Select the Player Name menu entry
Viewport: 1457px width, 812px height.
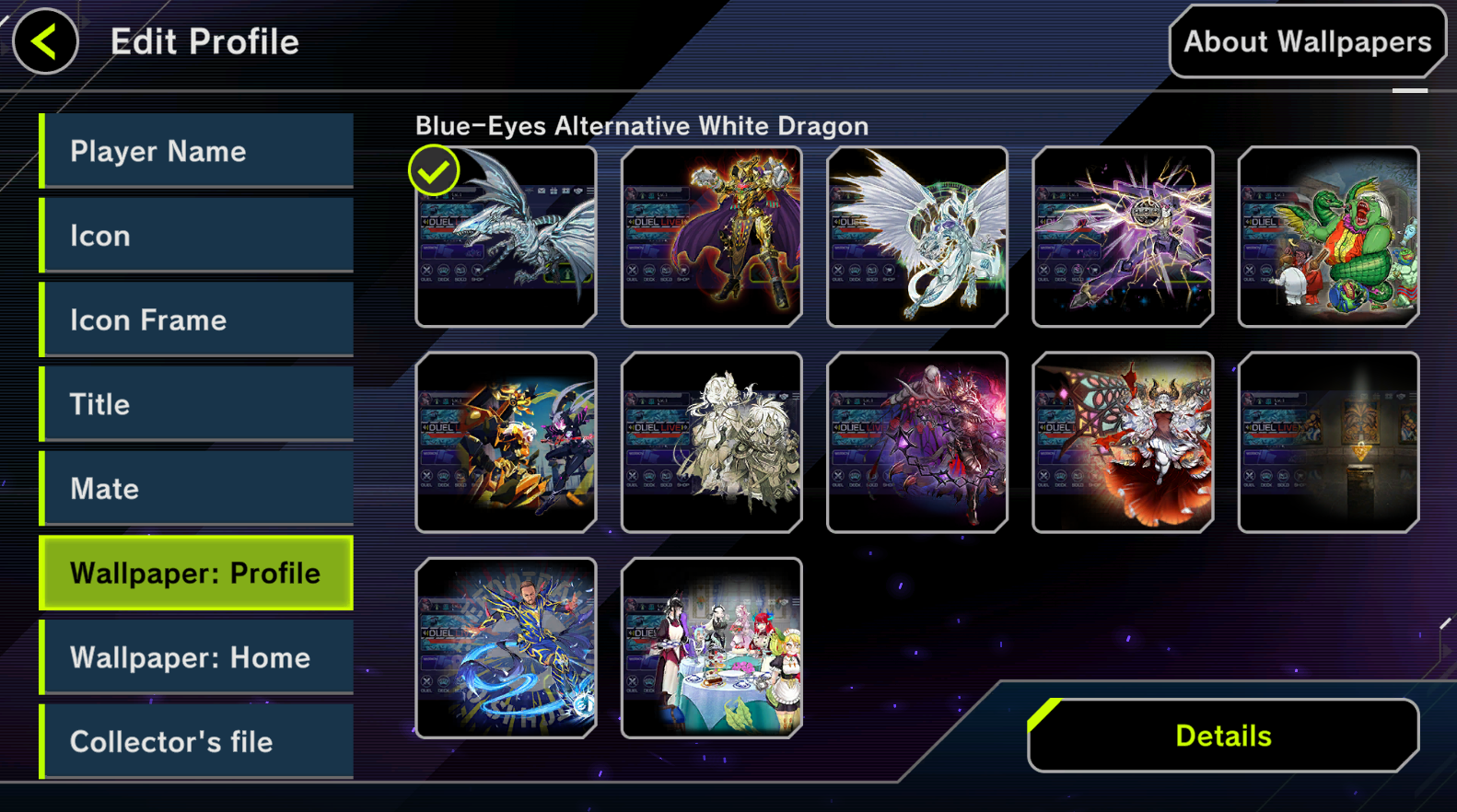click(197, 151)
